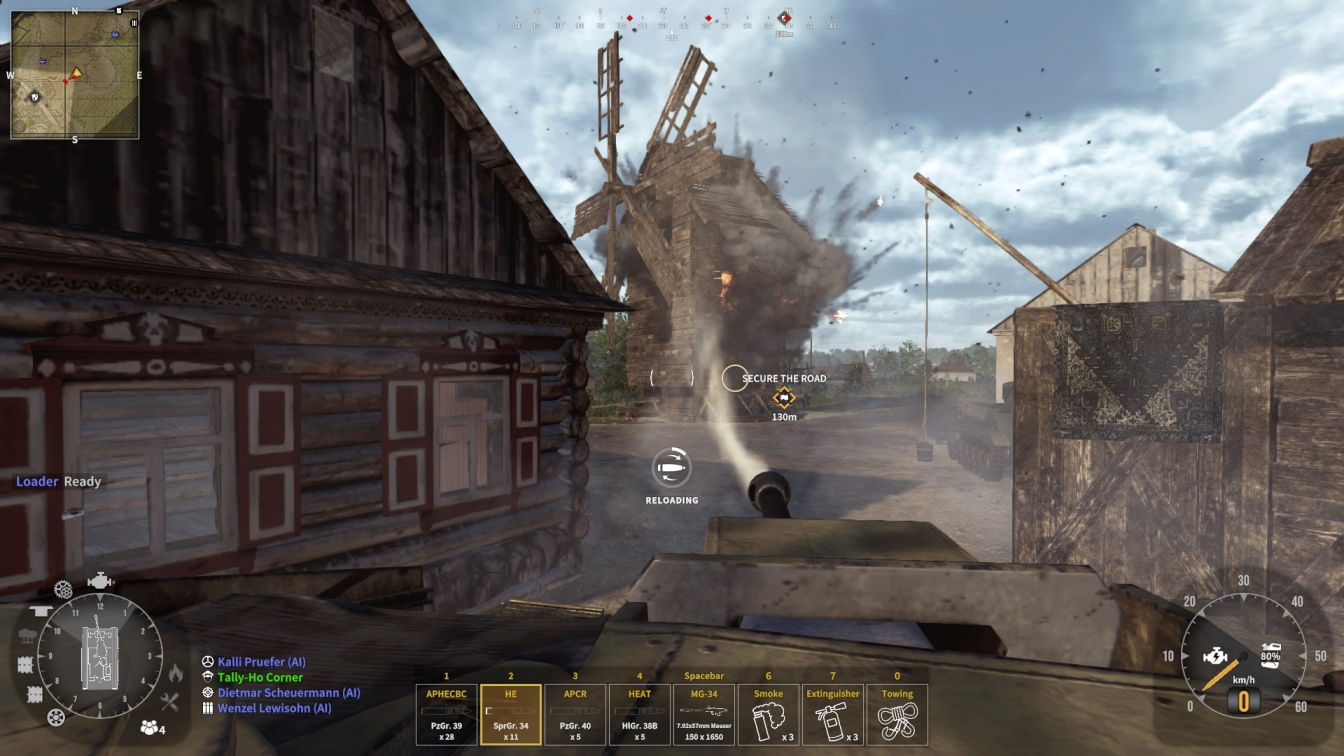The image size is (1344, 756).
Task: Click the repair wrench-and-screwdriver icon
Action: tap(169, 702)
